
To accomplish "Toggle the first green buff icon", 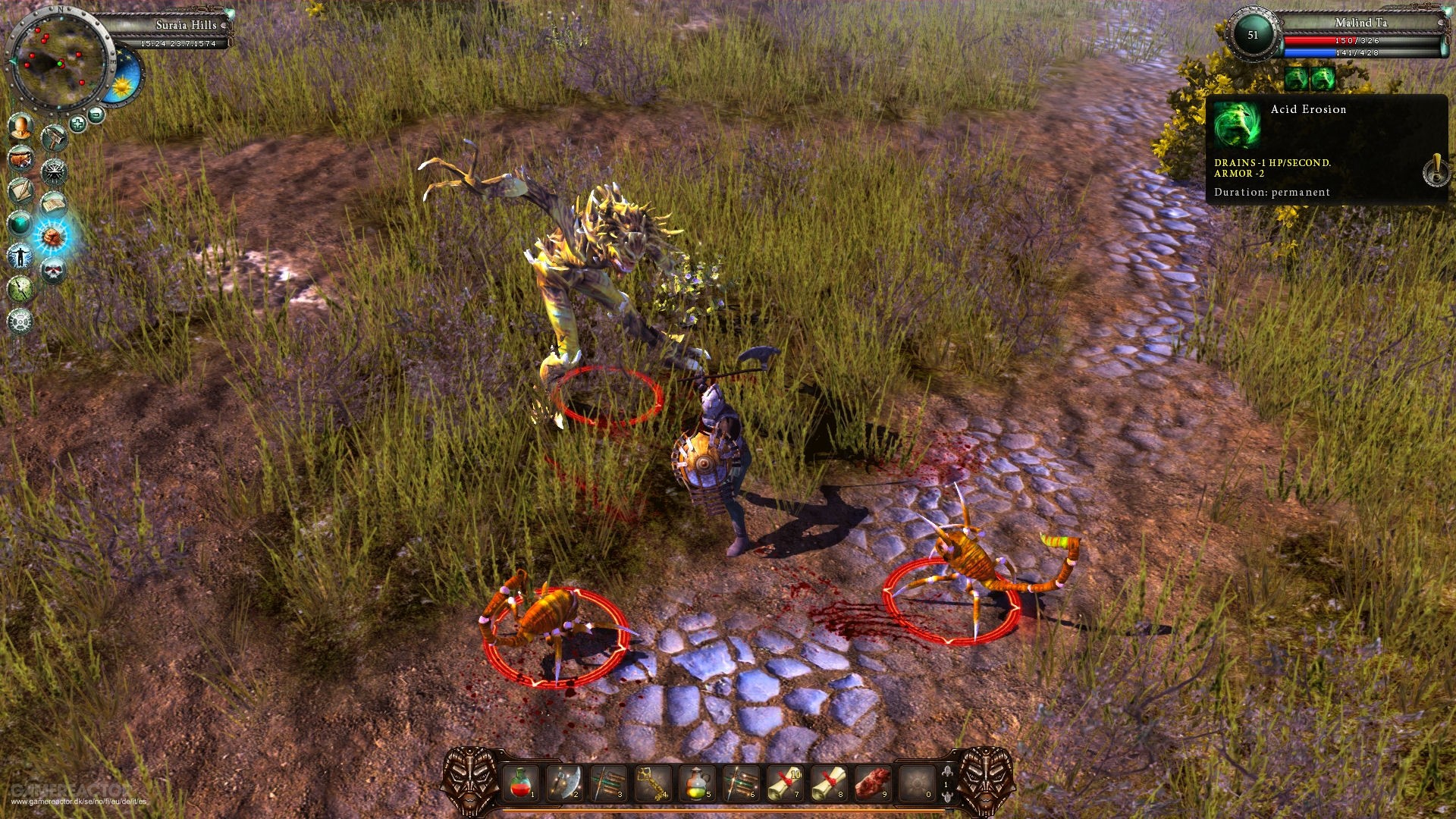I will click(x=1296, y=78).
